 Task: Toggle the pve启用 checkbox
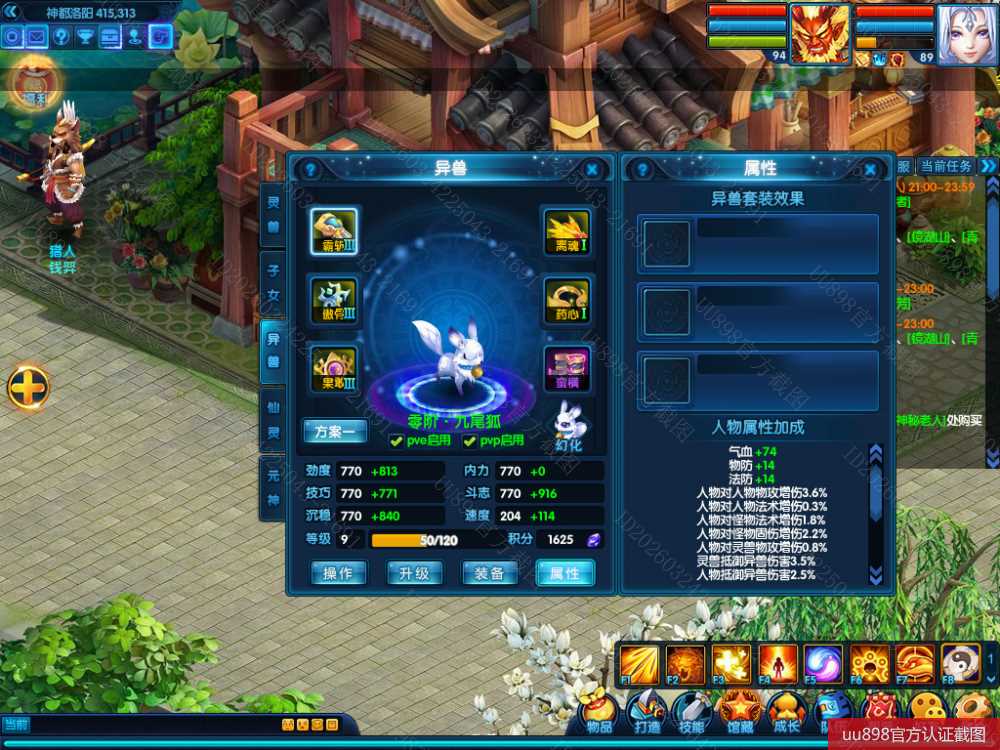click(x=397, y=441)
